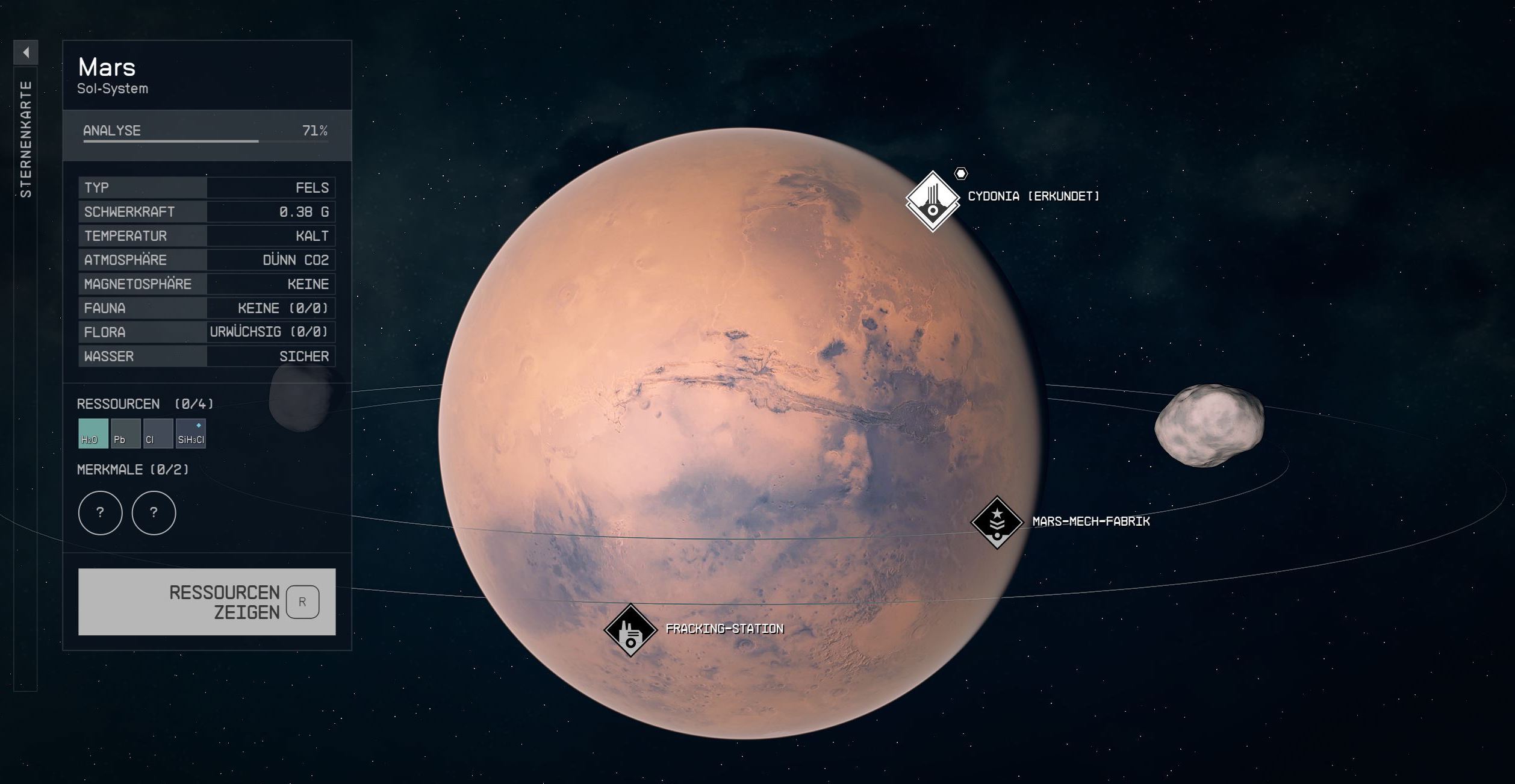Open the Sternenkarte side tab
The image size is (1515, 784).
point(26,140)
